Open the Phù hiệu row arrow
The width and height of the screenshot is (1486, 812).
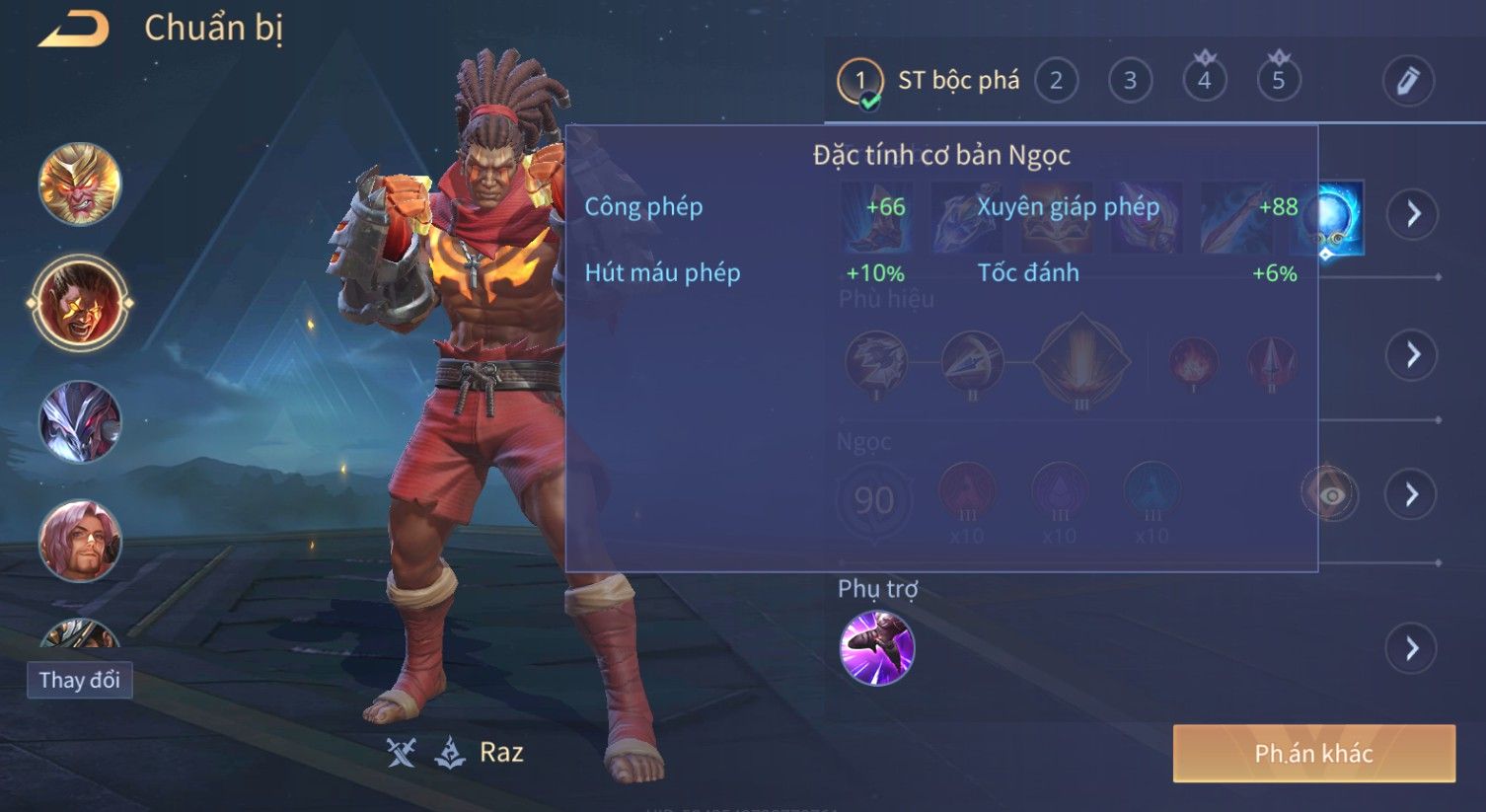coord(1412,354)
